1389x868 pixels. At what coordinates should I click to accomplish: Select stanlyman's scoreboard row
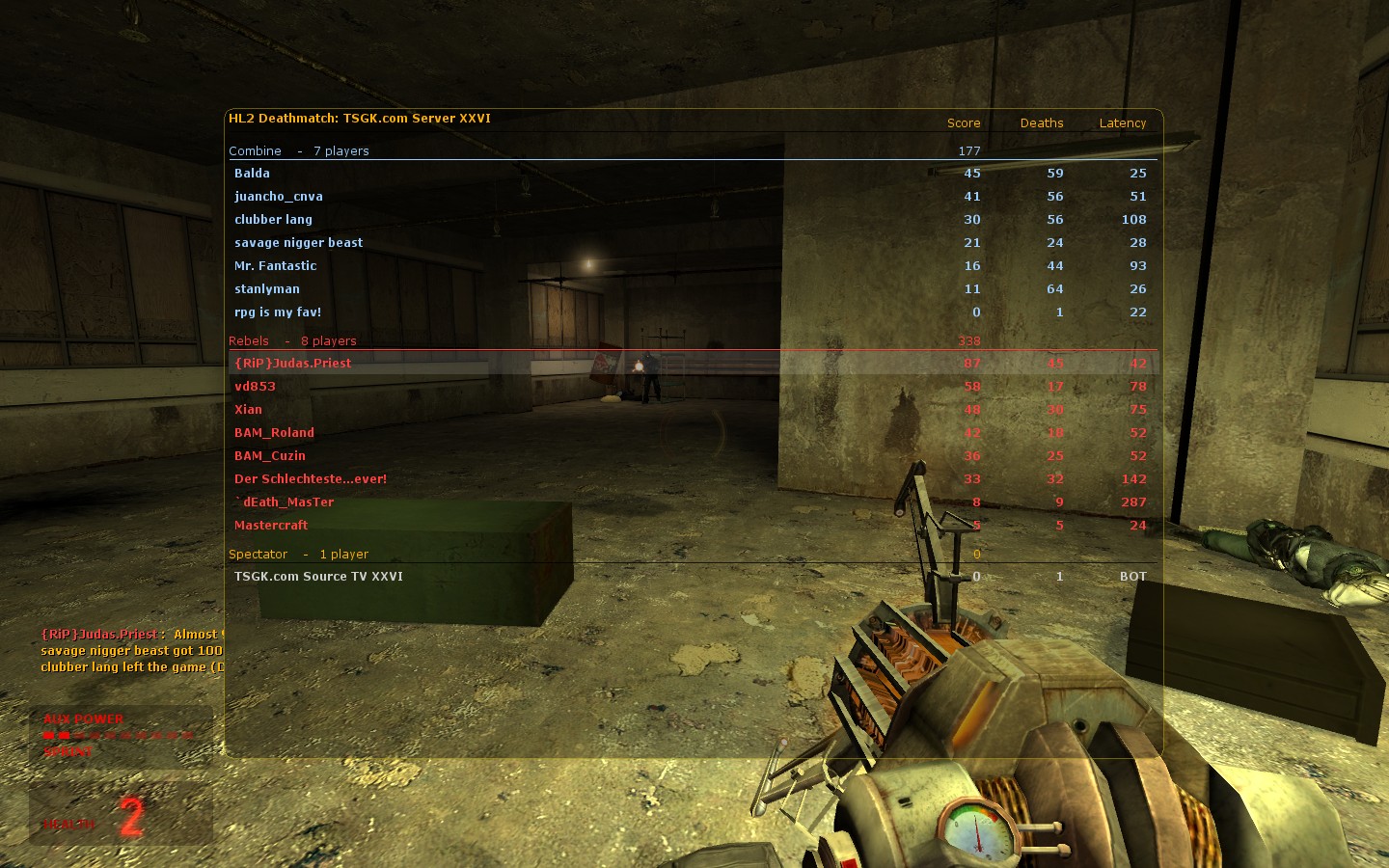coord(266,288)
